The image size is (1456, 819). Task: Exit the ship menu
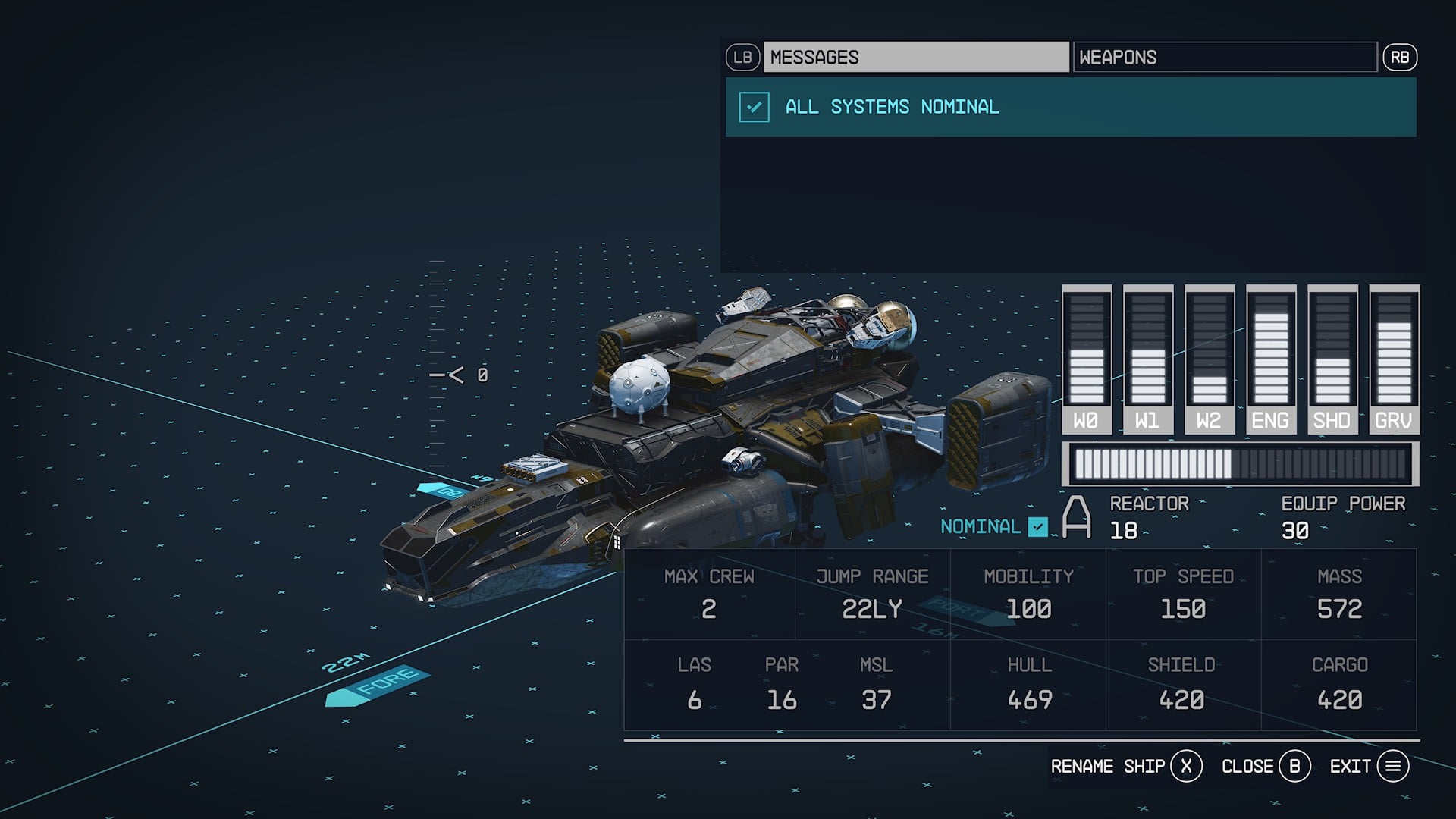[x=1369, y=767]
